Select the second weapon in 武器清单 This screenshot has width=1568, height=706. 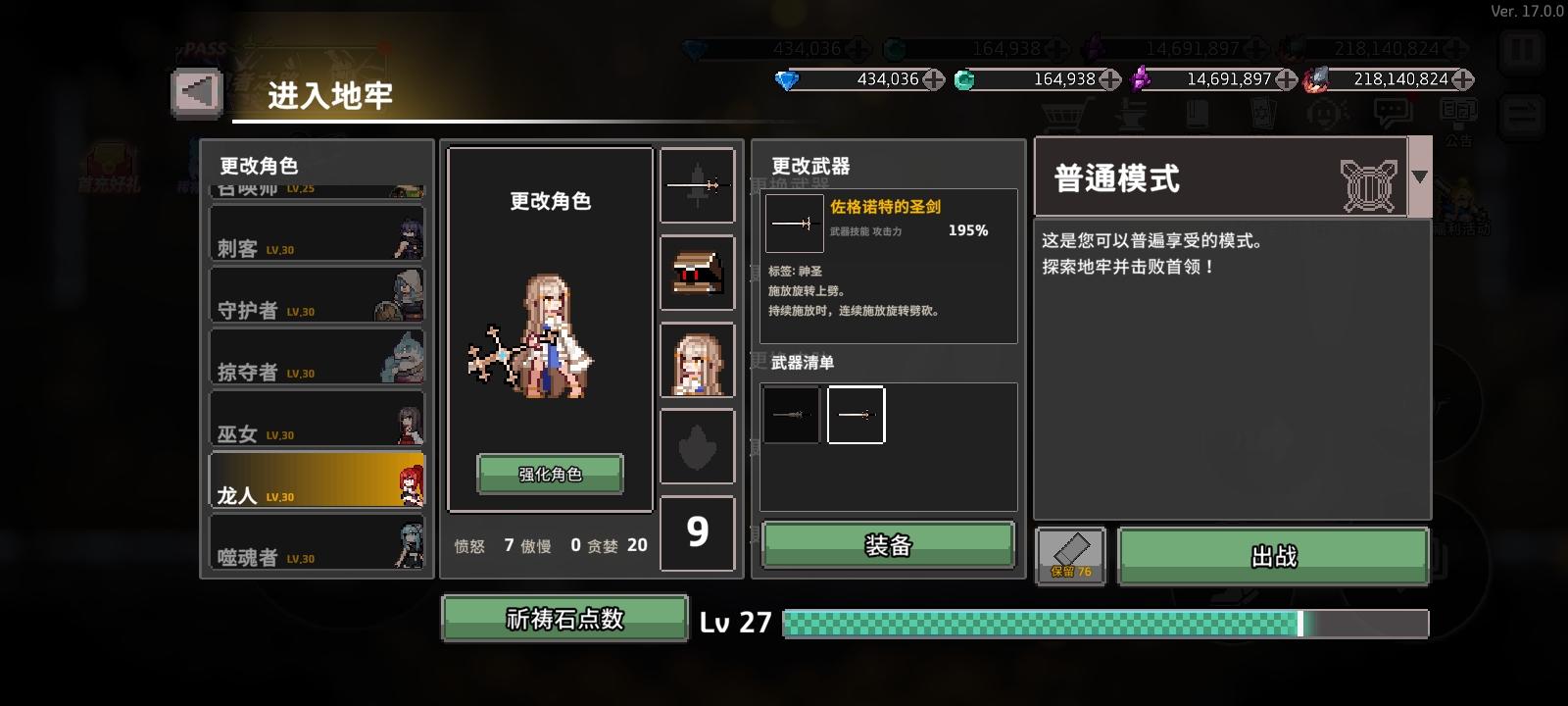coord(856,414)
